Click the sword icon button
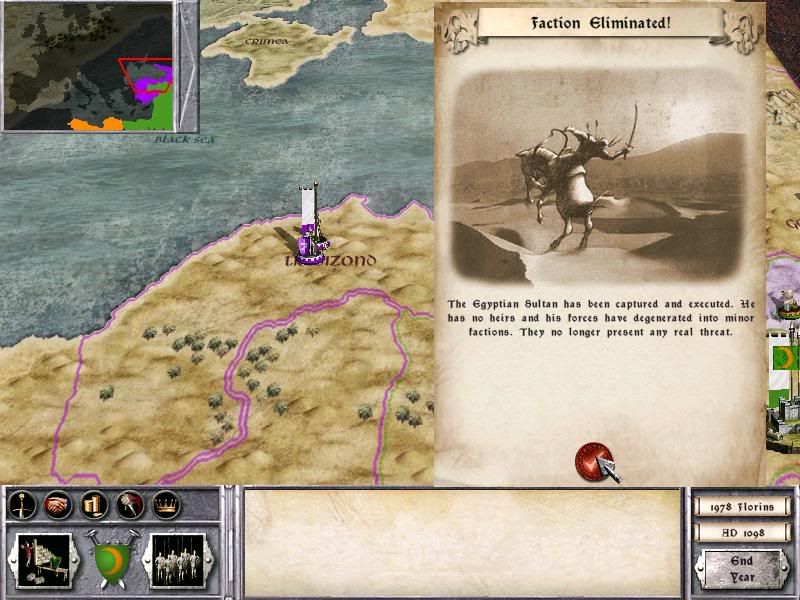This screenshot has height=600, width=800. [x=22, y=506]
